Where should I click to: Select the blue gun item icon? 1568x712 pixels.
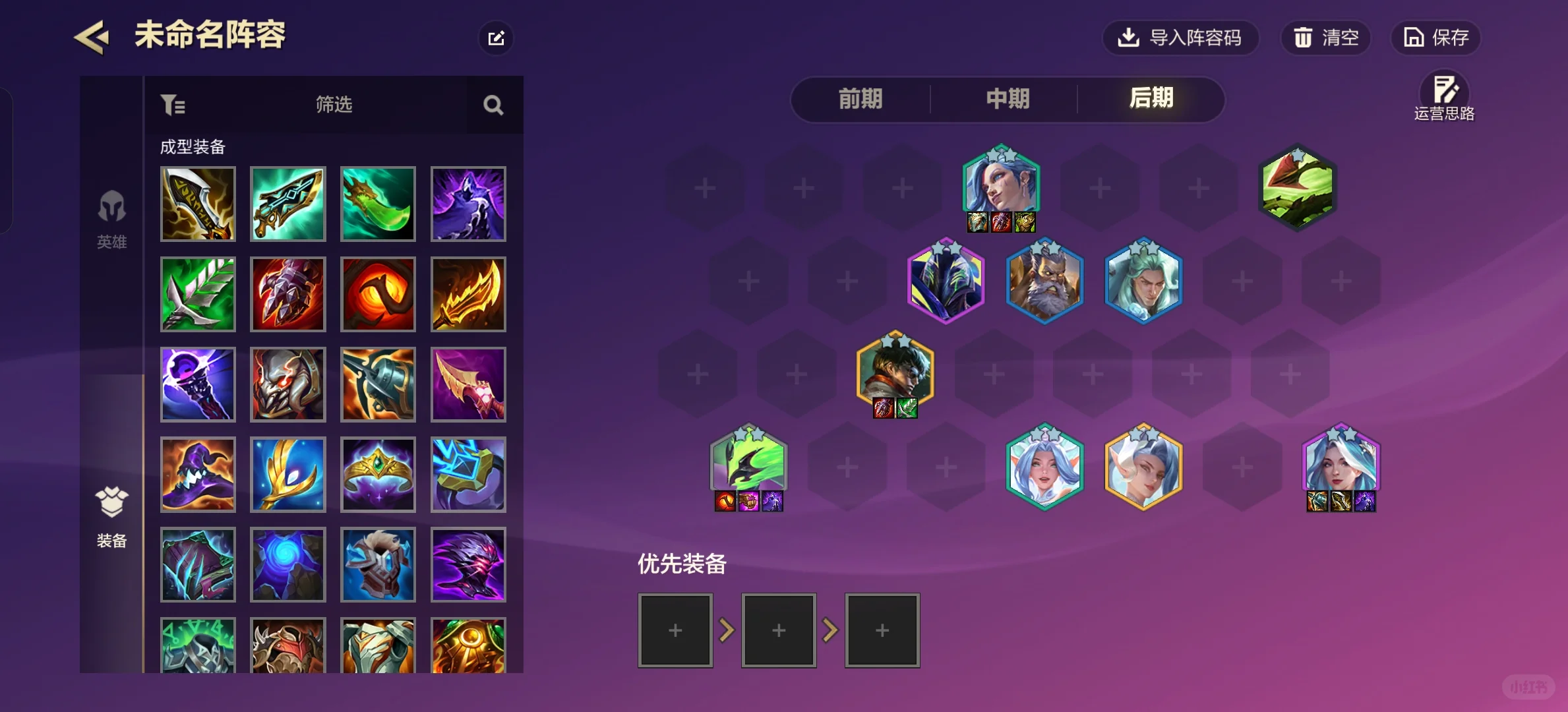[378, 384]
